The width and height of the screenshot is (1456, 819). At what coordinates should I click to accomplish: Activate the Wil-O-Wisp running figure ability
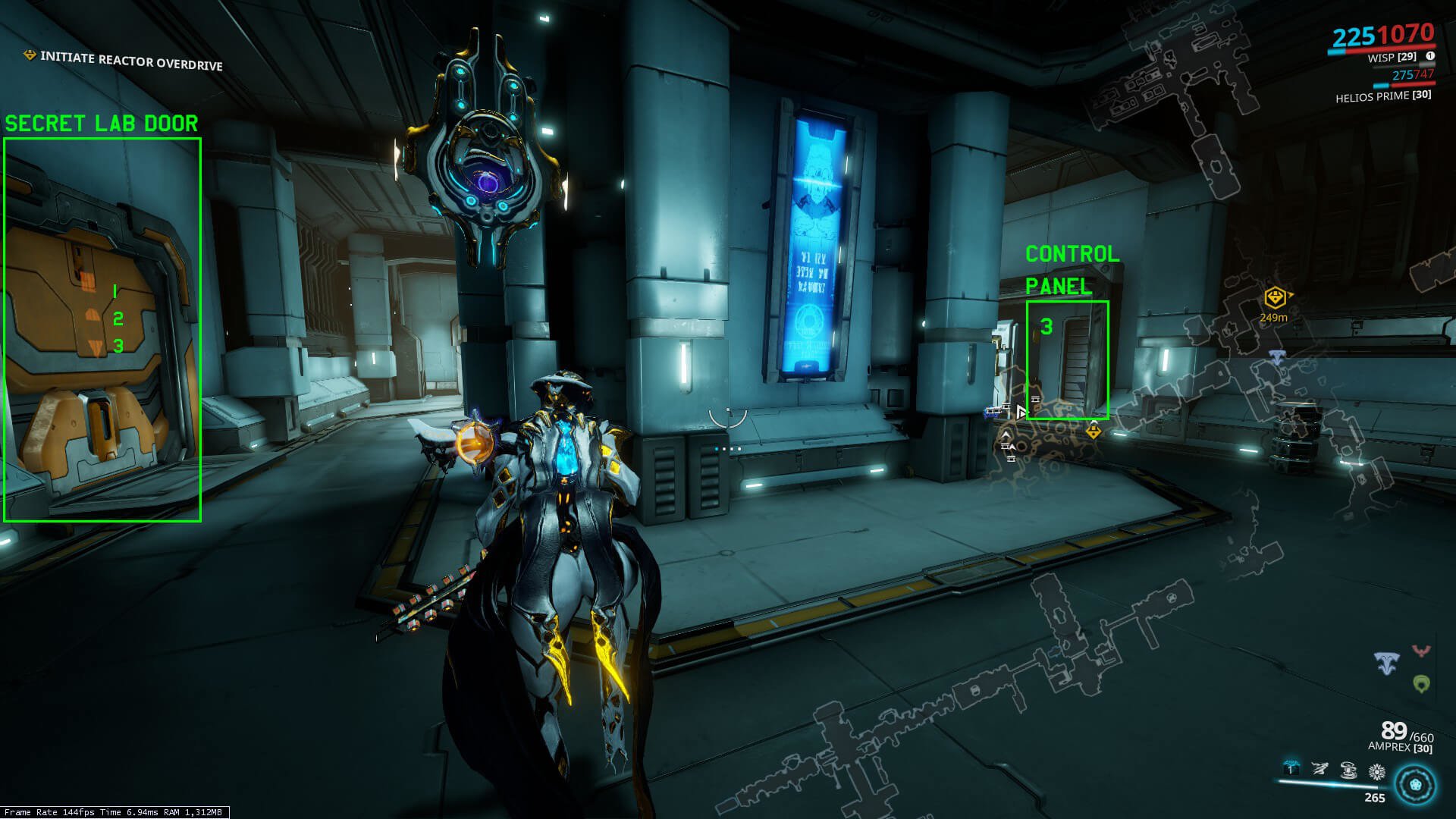[x=1319, y=769]
